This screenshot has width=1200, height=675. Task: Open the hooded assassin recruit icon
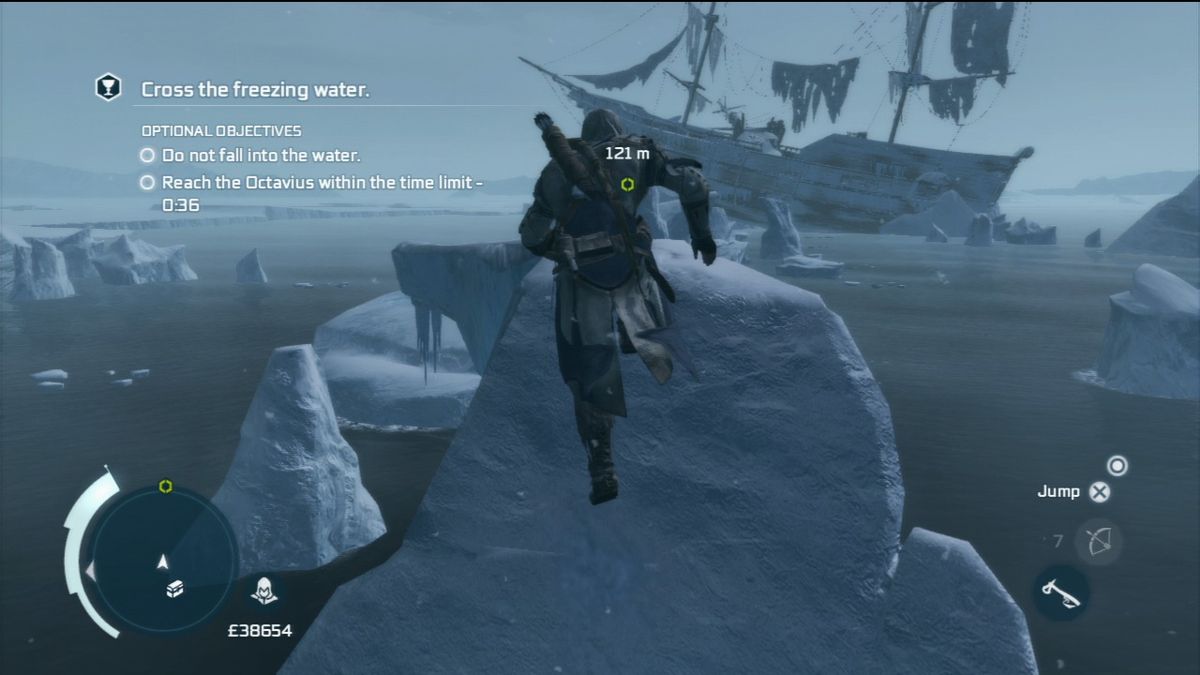(x=265, y=590)
